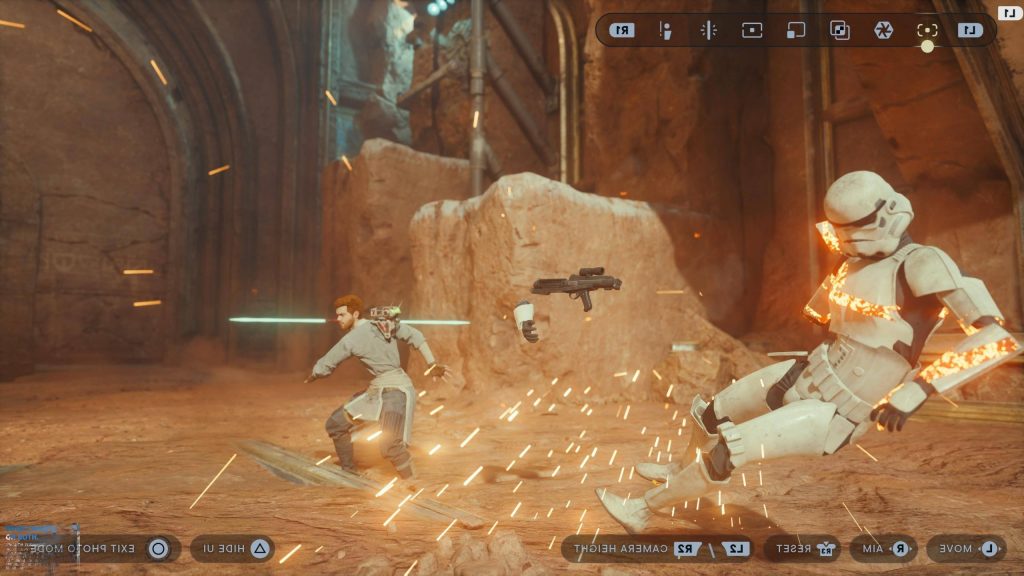Open the character figure tab
1024x576 pixels.
pyautogui.click(x=664, y=30)
